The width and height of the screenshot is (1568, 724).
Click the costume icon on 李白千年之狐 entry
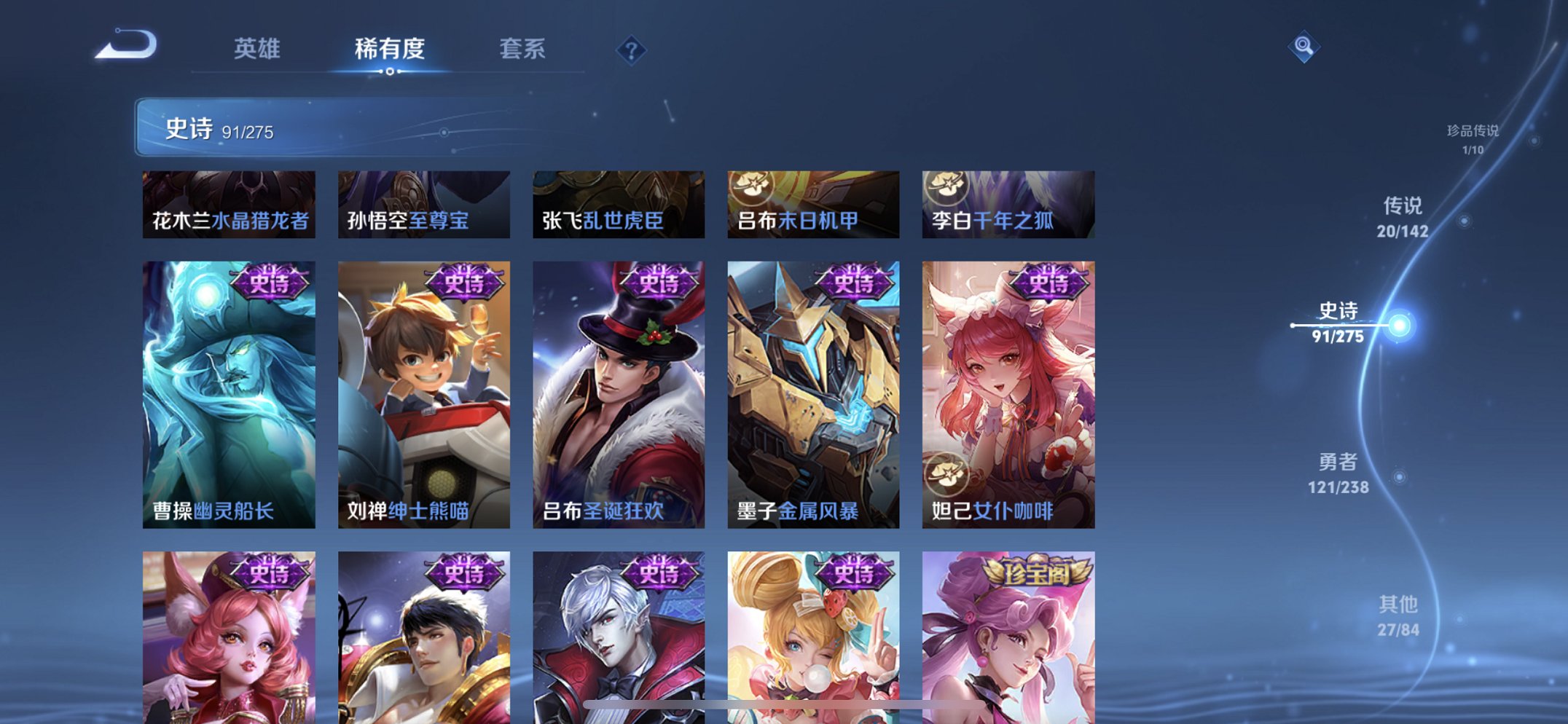tap(947, 188)
